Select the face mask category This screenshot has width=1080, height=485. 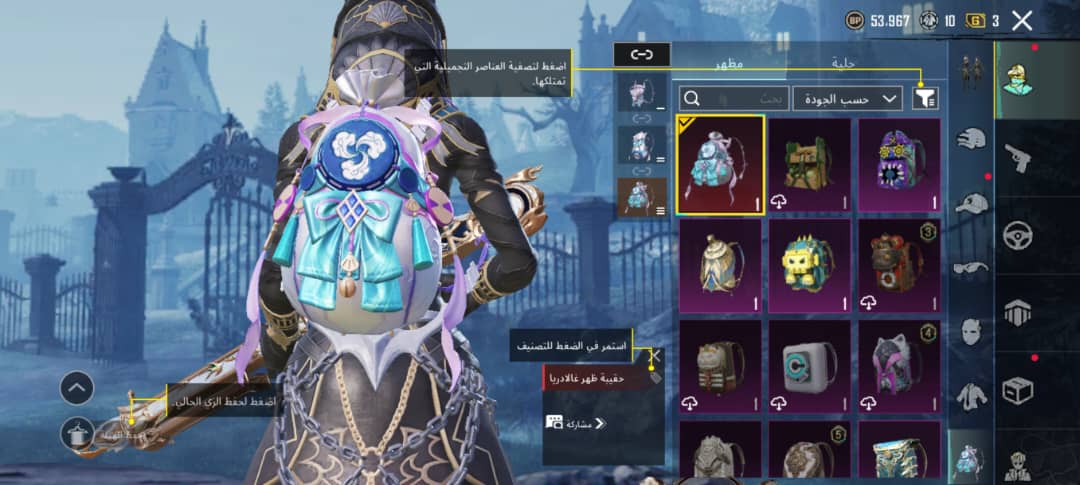pos(970,331)
